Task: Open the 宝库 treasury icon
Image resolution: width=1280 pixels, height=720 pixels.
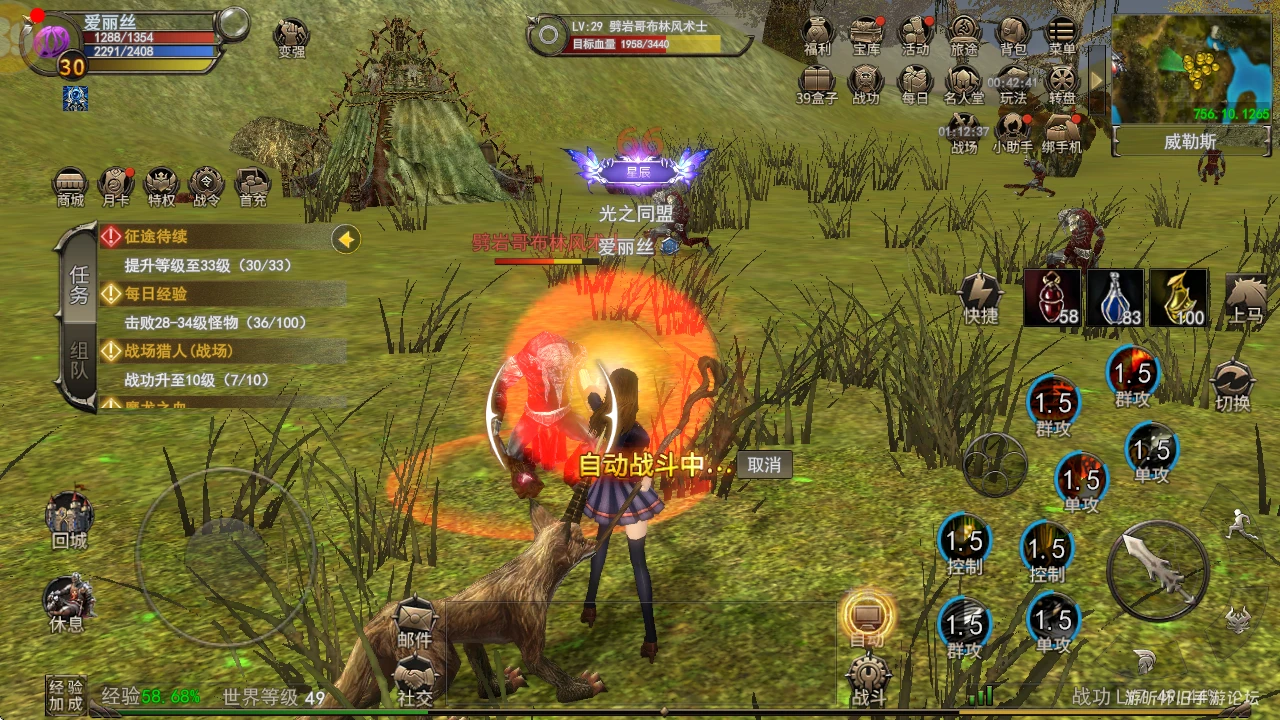Action: pos(866,36)
